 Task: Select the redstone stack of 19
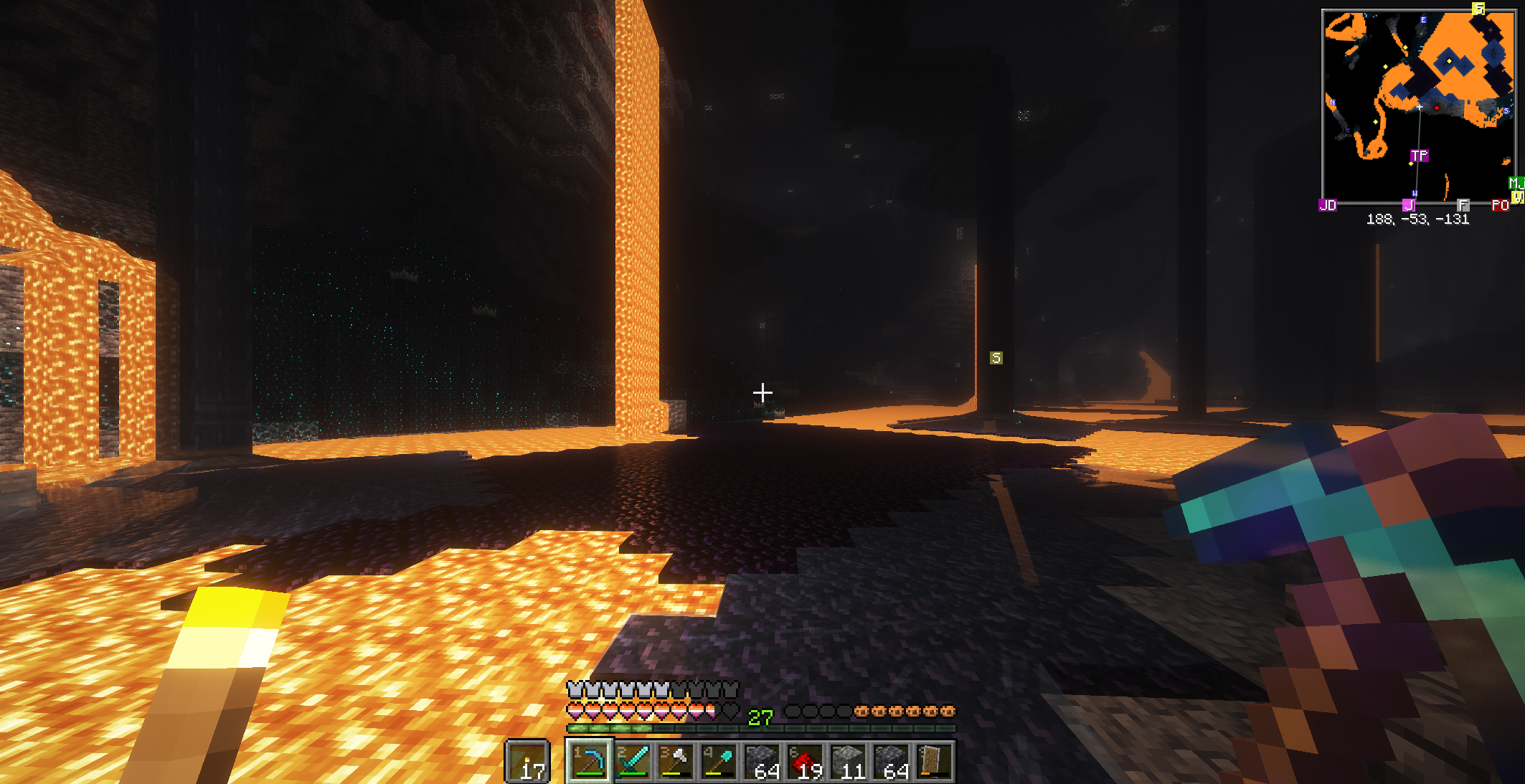(805, 761)
